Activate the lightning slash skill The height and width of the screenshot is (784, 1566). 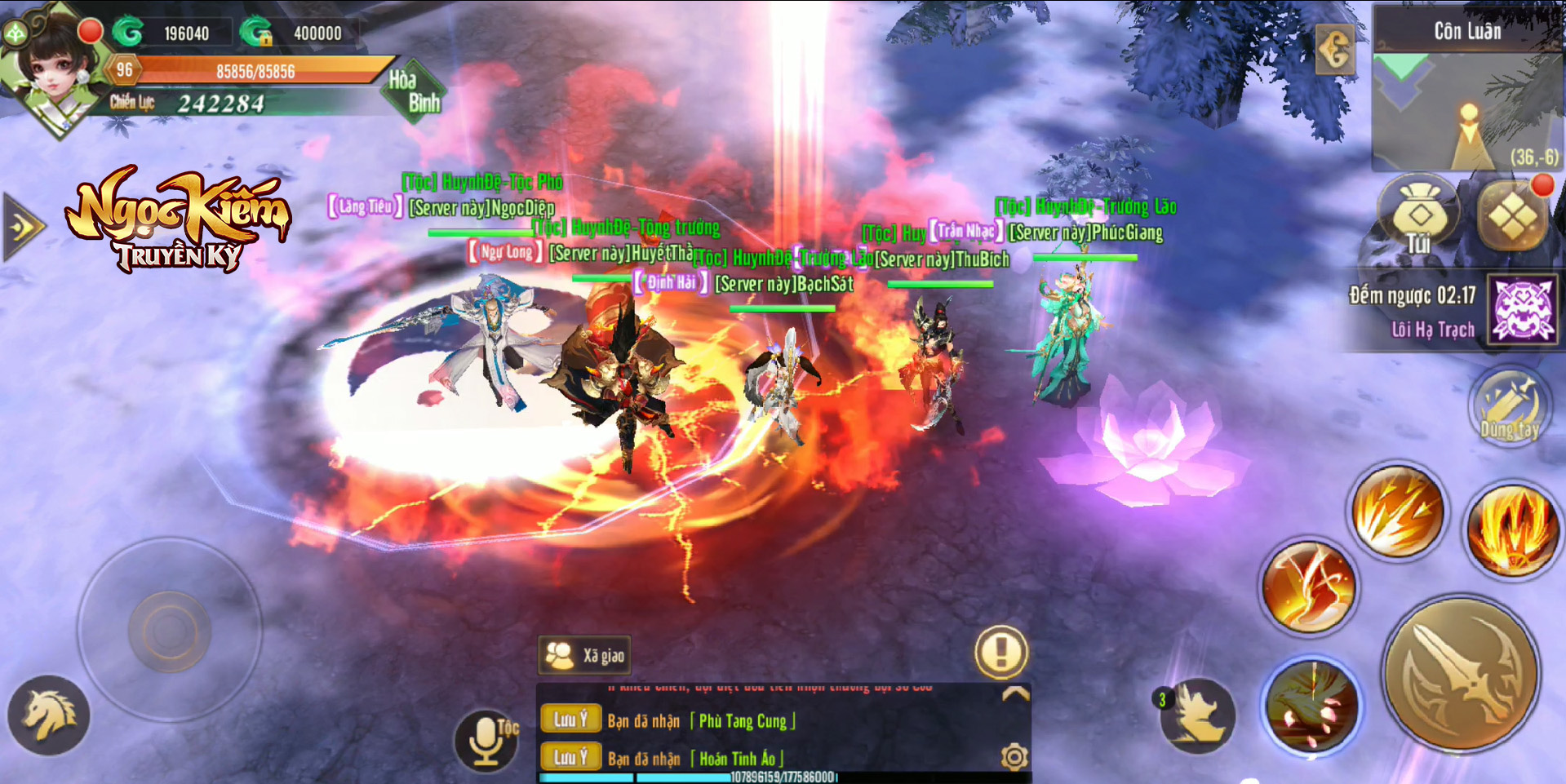1397,512
